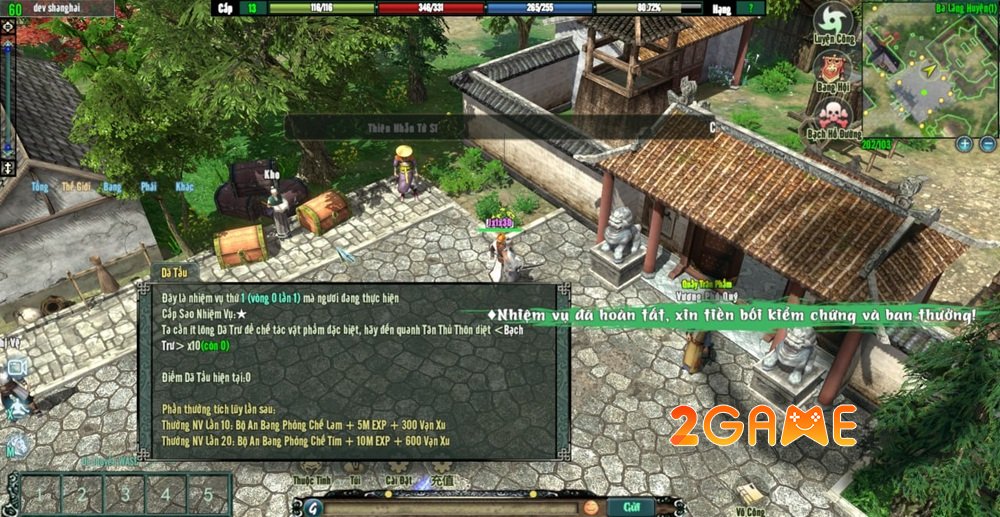Open the emoji picker in chat bar
This screenshot has height=517, width=1000.
pyautogui.click(x=591, y=506)
